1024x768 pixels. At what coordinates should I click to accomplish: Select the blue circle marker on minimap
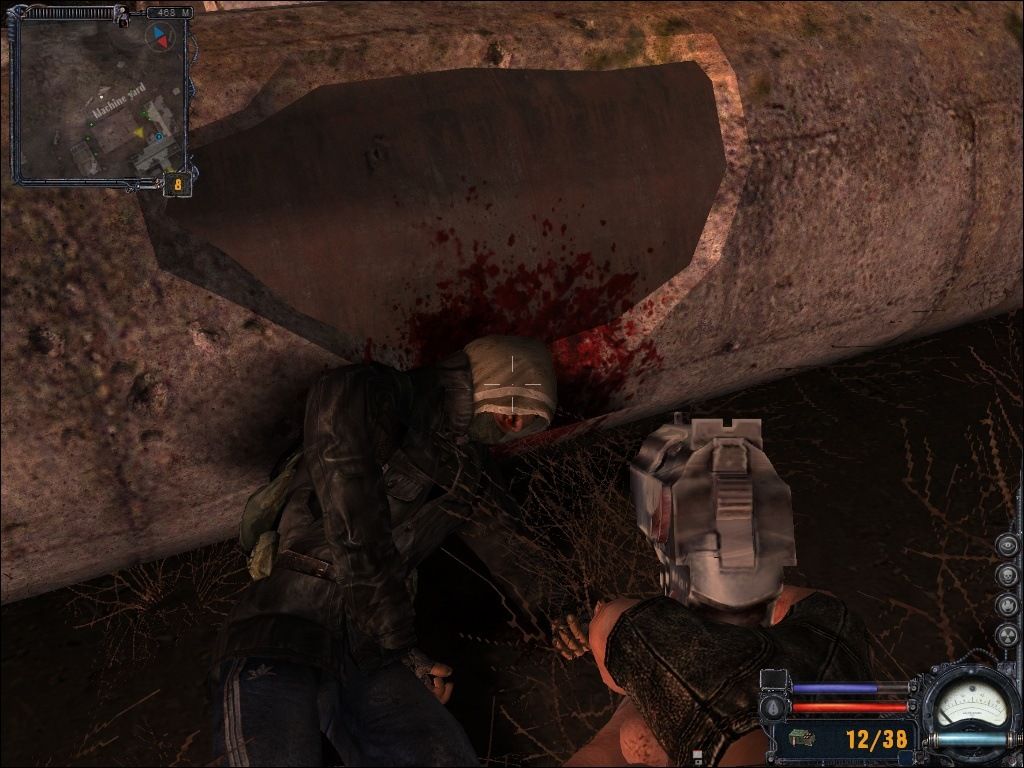coord(158,136)
